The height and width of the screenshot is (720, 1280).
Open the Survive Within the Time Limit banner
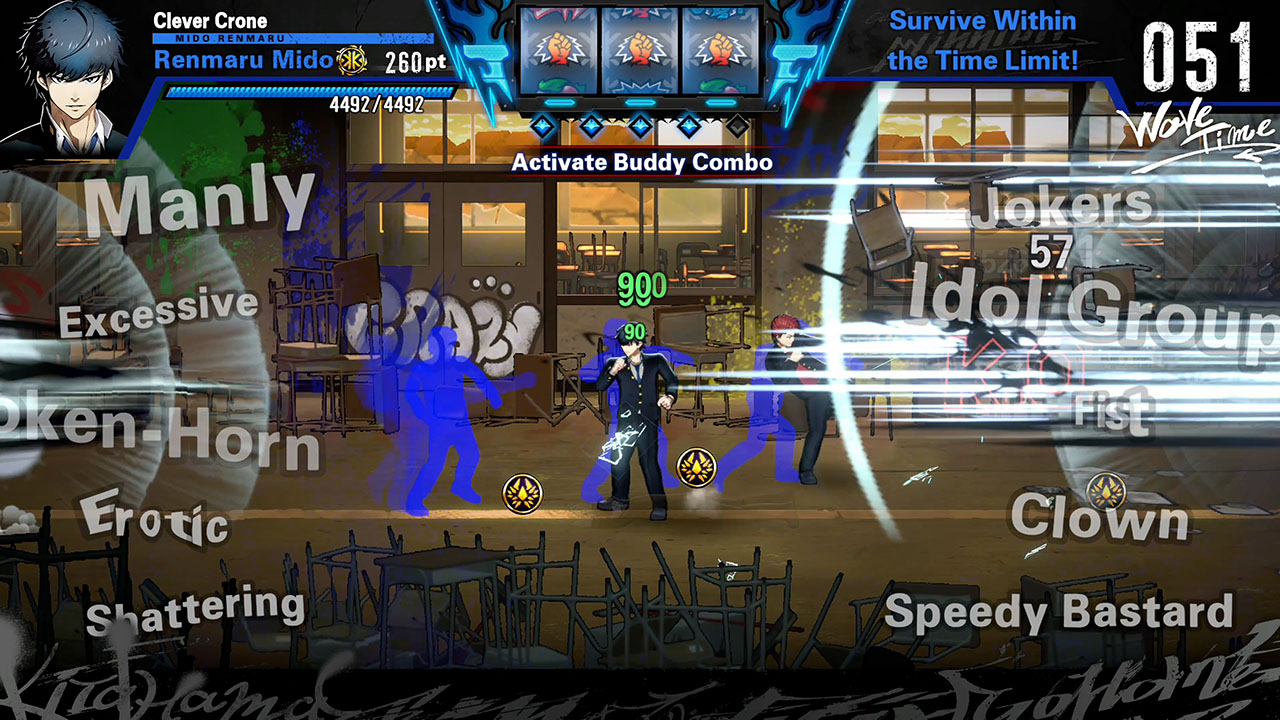click(x=985, y=40)
